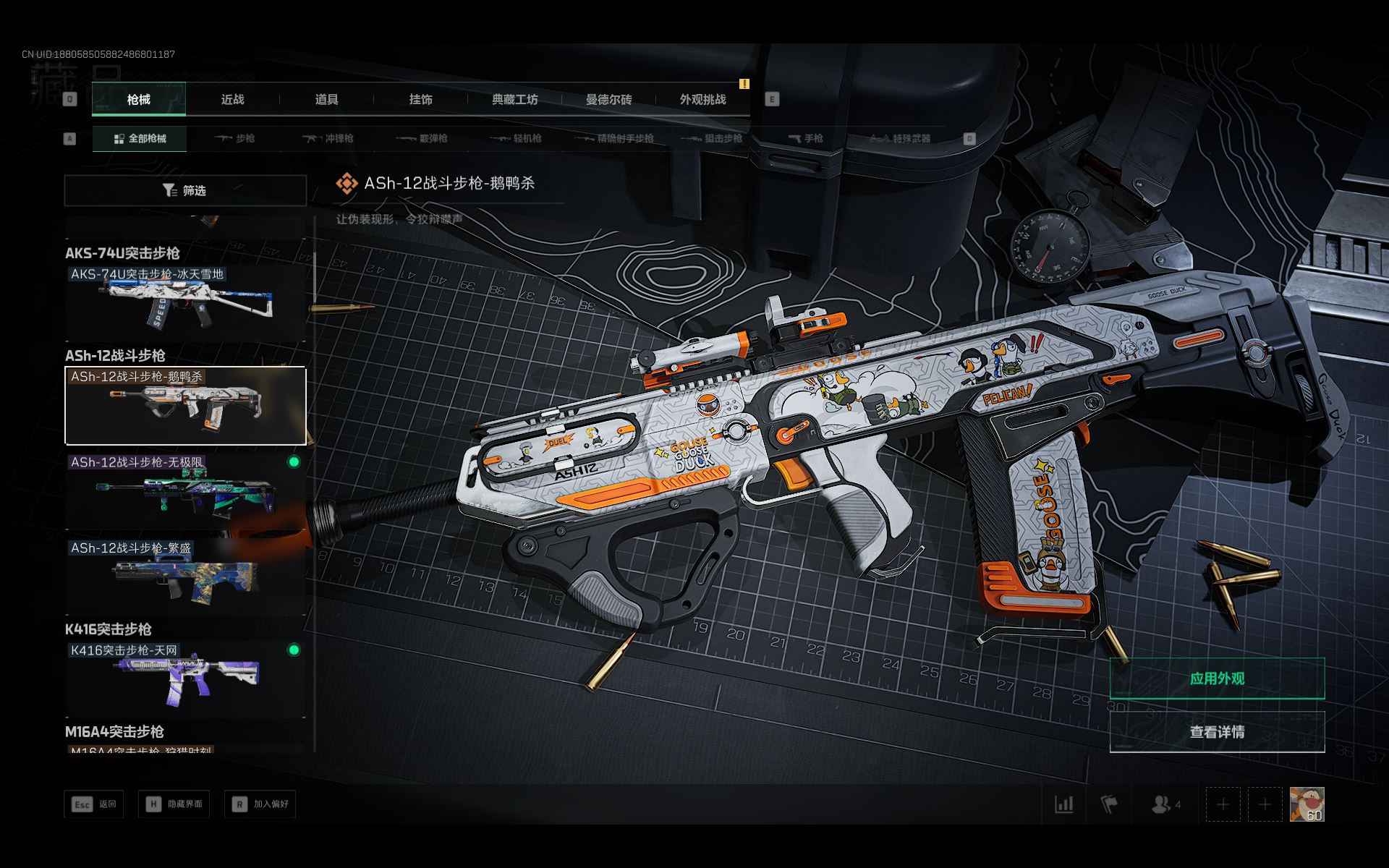Viewport: 1389px width, 868px height.
Task: Filter by 狙击步枪 sniper rifles
Action: click(x=713, y=138)
